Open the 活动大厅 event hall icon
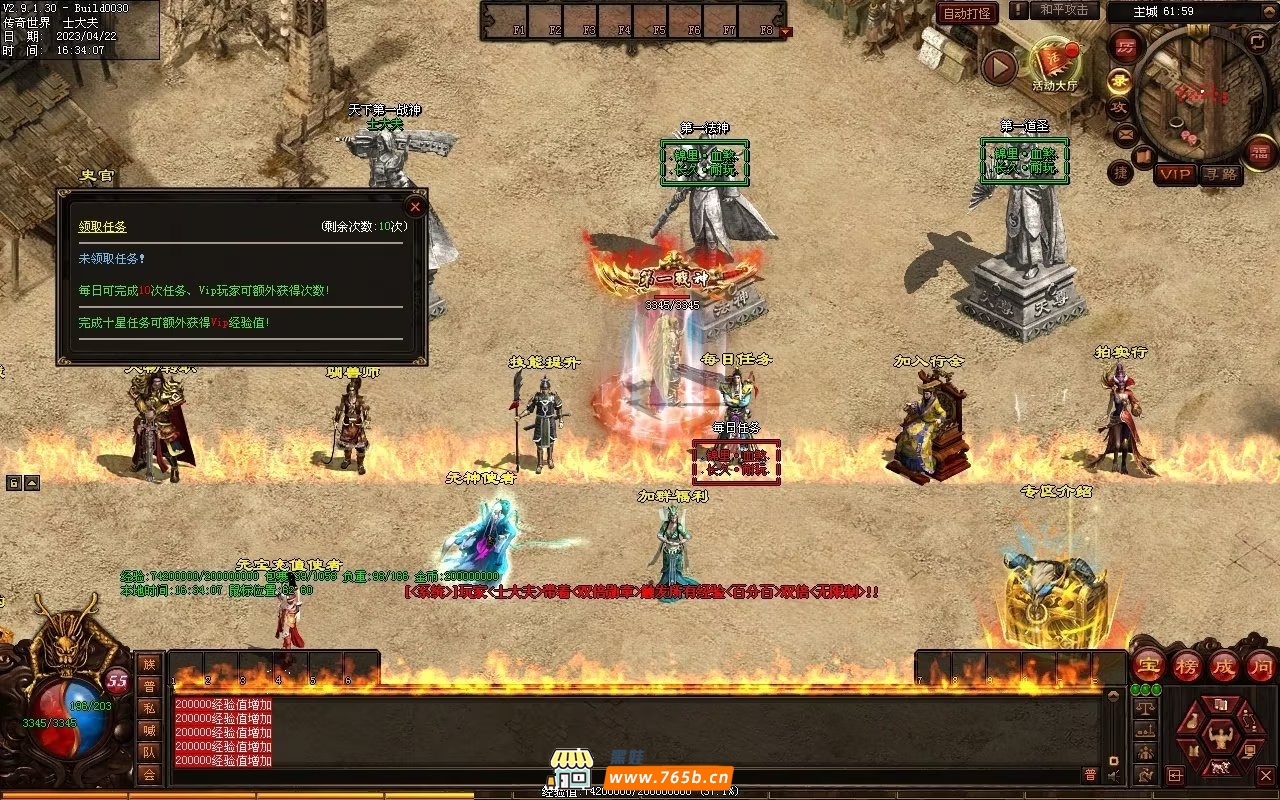 [1054, 65]
